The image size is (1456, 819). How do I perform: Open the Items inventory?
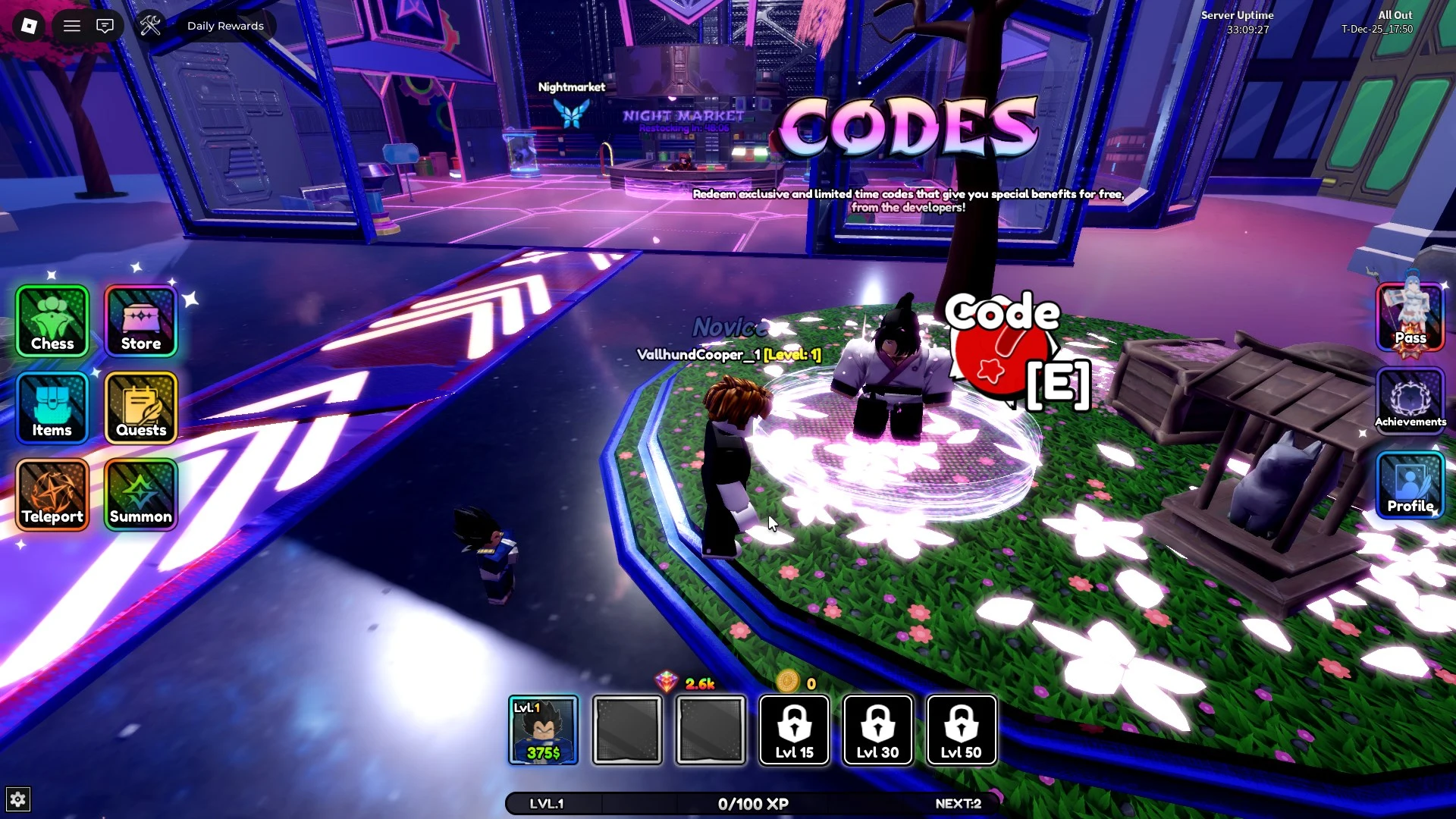click(50, 408)
